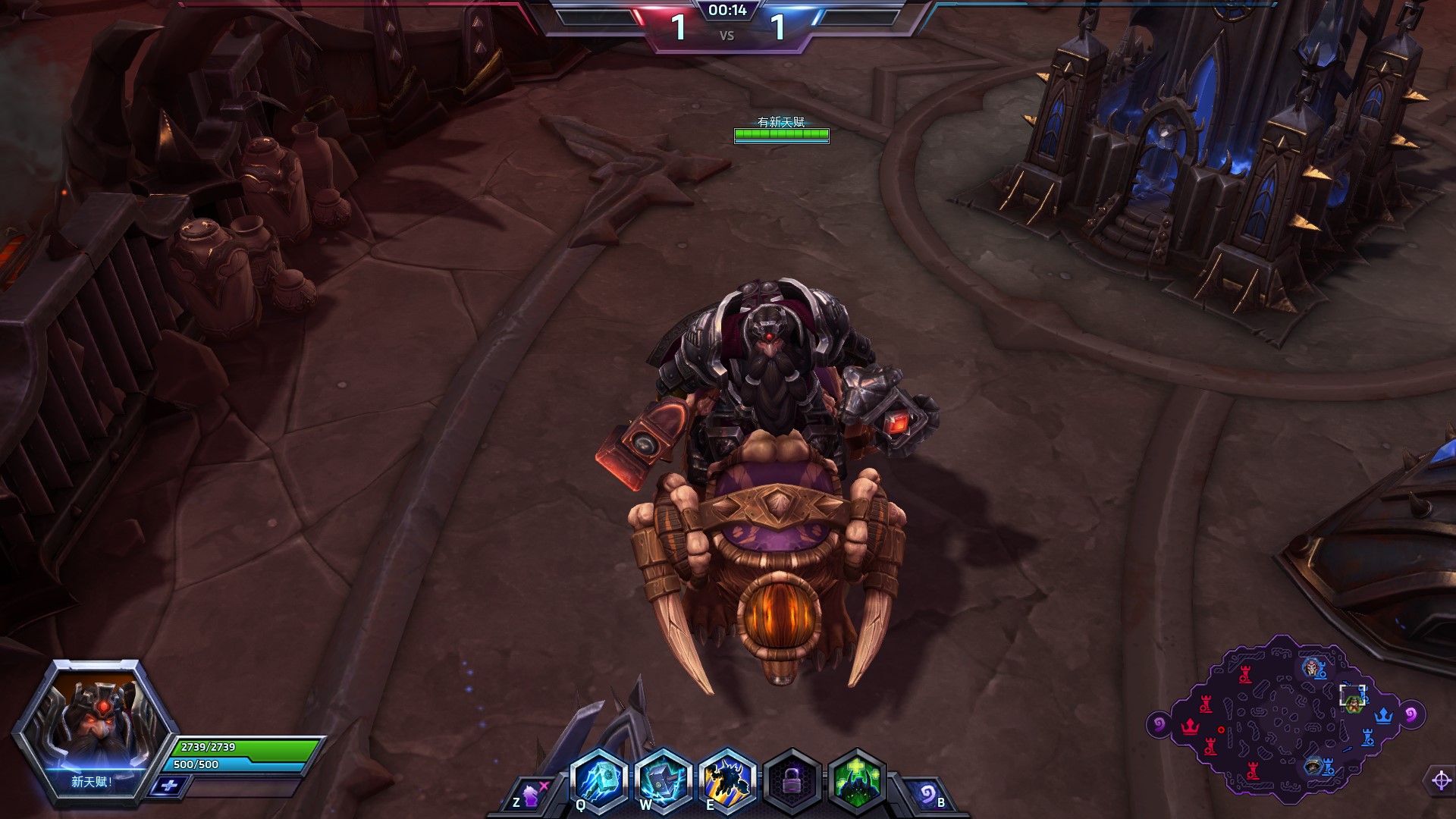The image size is (1456, 819).
Task: Toggle the mount button
Action: 530,795
